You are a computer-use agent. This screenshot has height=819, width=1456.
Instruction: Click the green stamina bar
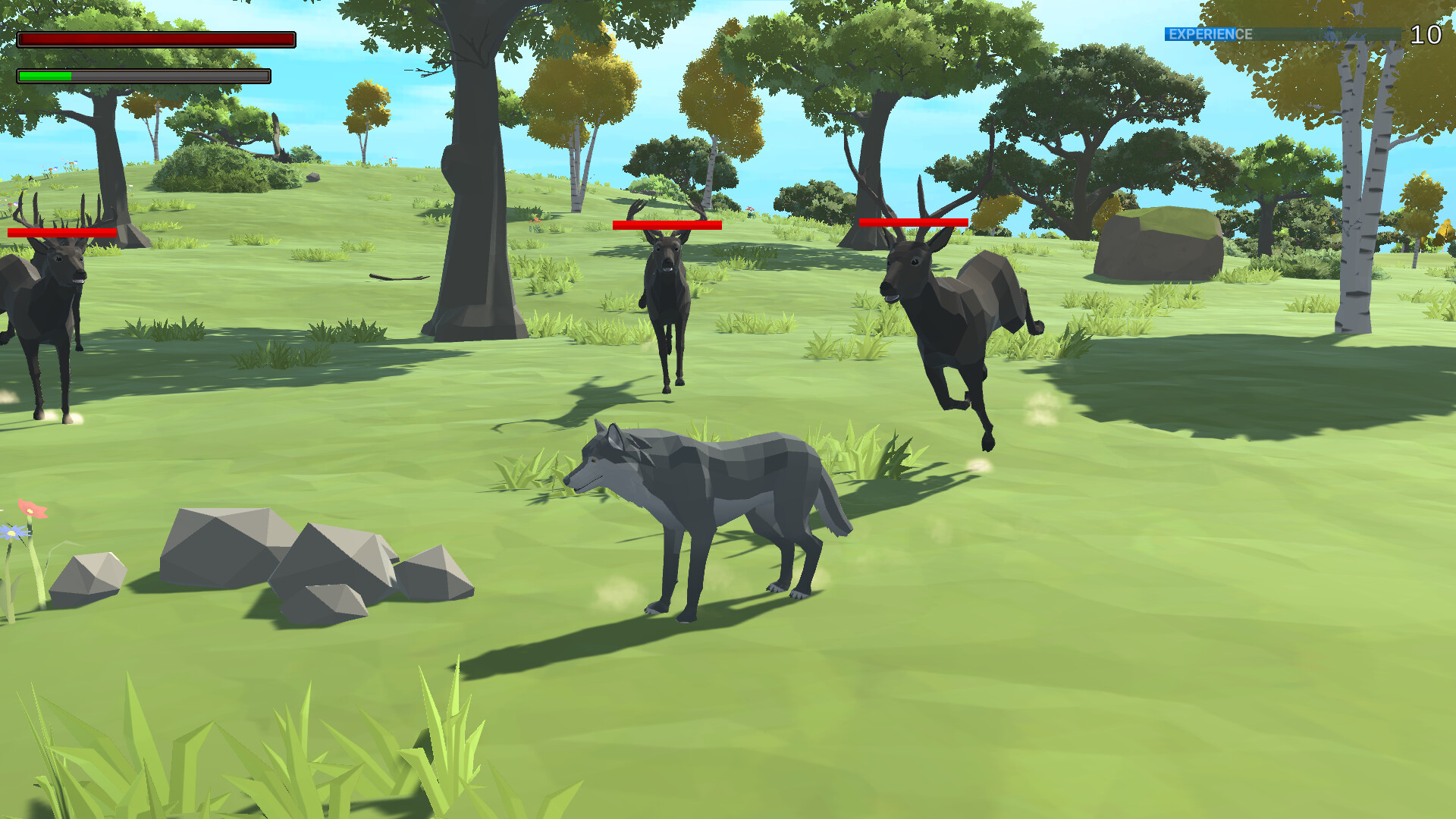(45, 76)
